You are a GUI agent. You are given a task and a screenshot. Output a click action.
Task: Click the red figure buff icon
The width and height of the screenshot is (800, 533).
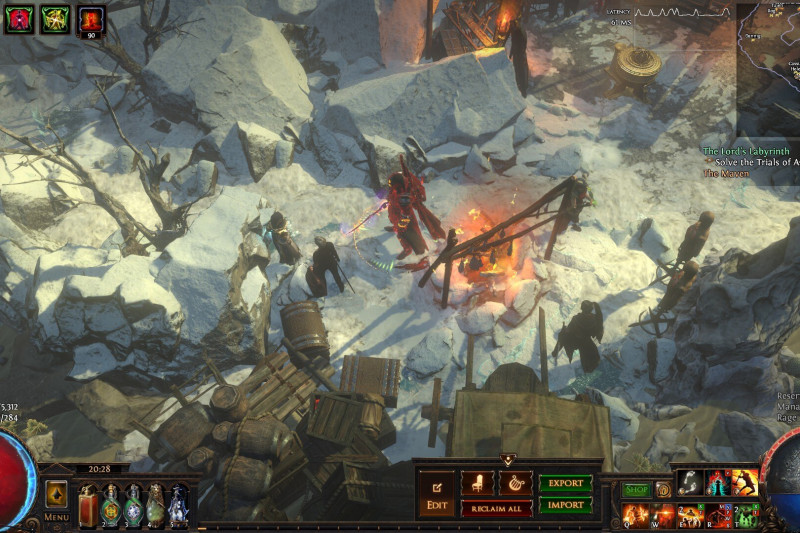(18, 19)
